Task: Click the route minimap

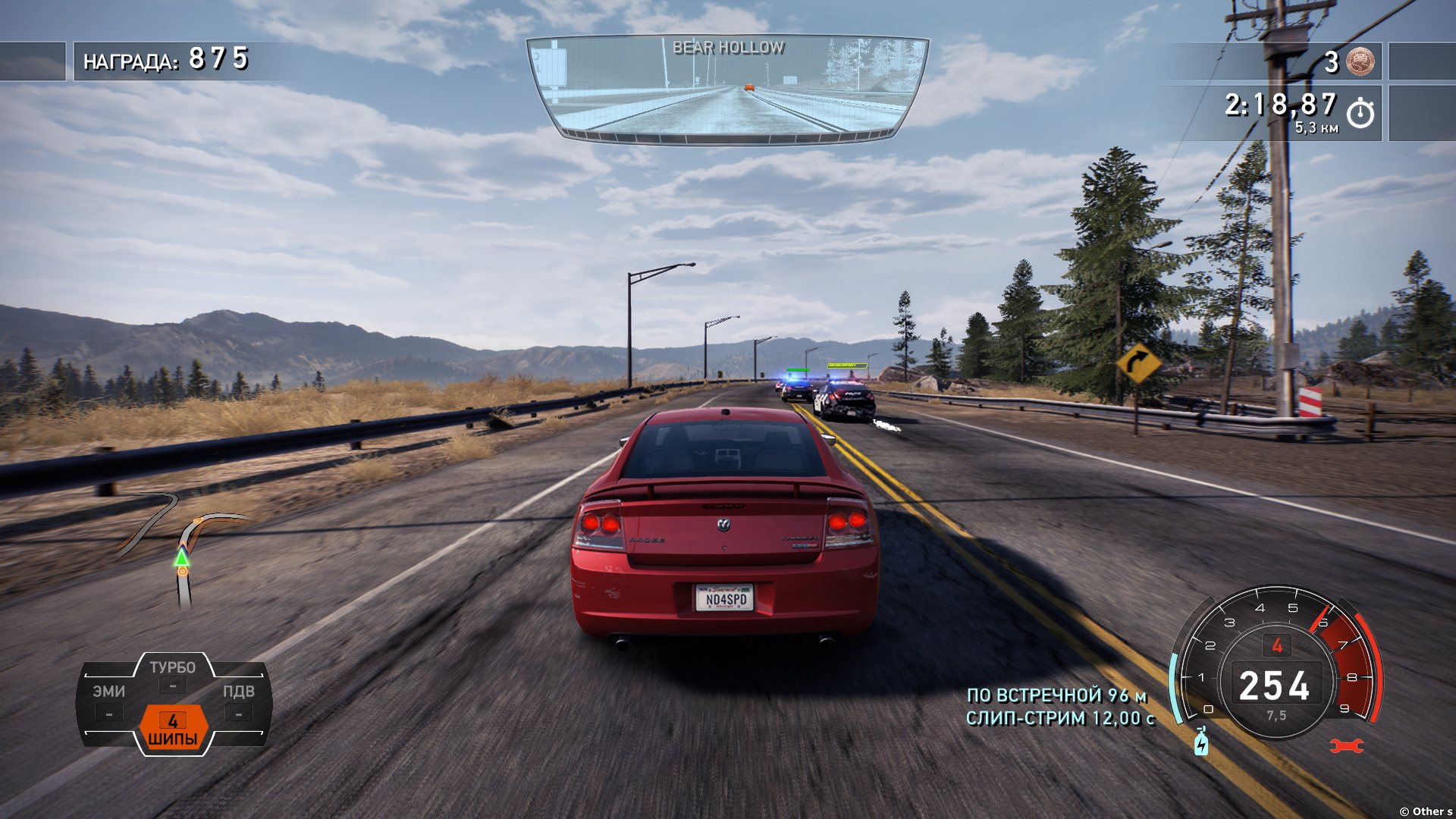Action: click(184, 548)
